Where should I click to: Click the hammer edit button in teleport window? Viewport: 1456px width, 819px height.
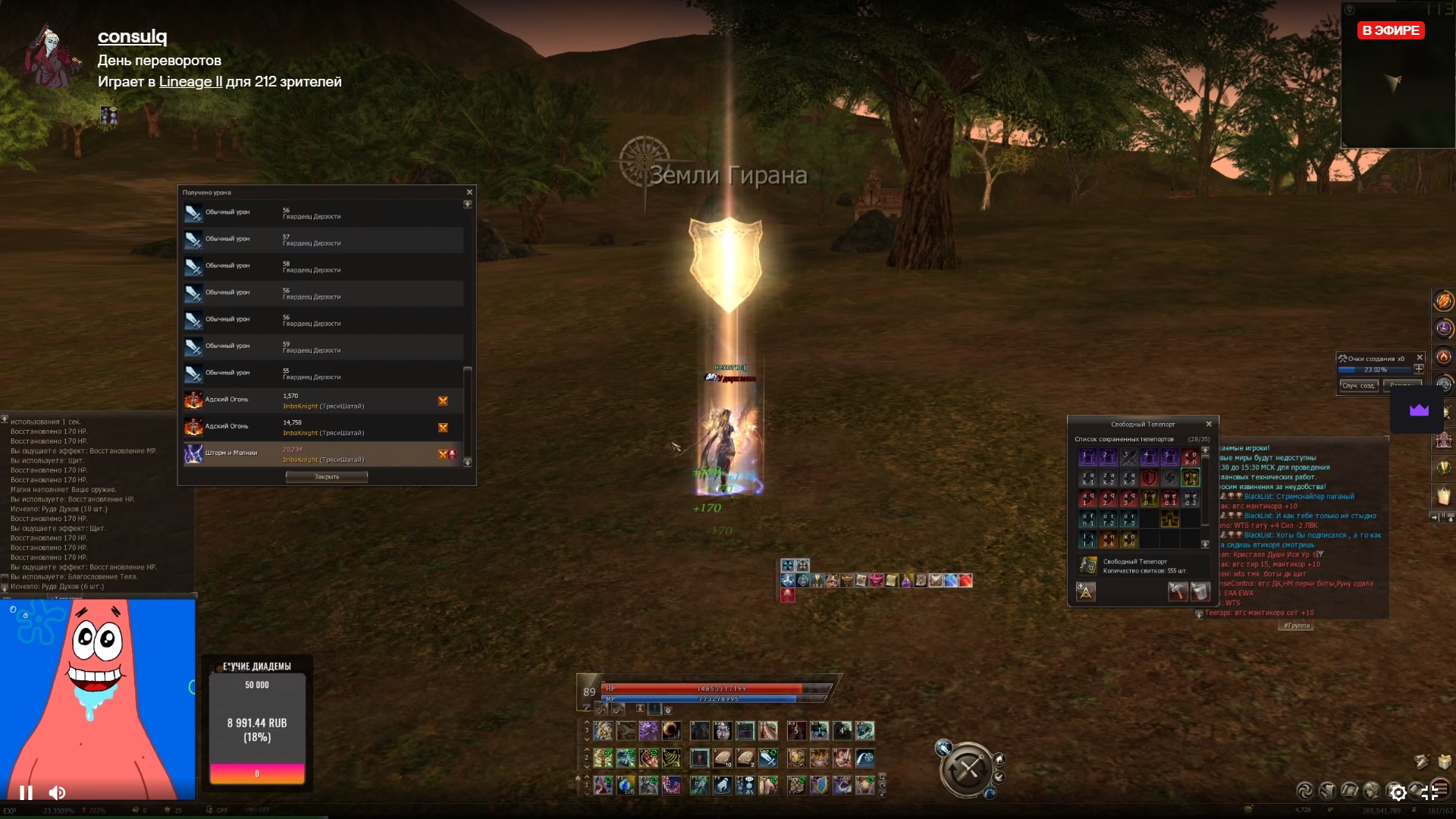tap(1177, 591)
